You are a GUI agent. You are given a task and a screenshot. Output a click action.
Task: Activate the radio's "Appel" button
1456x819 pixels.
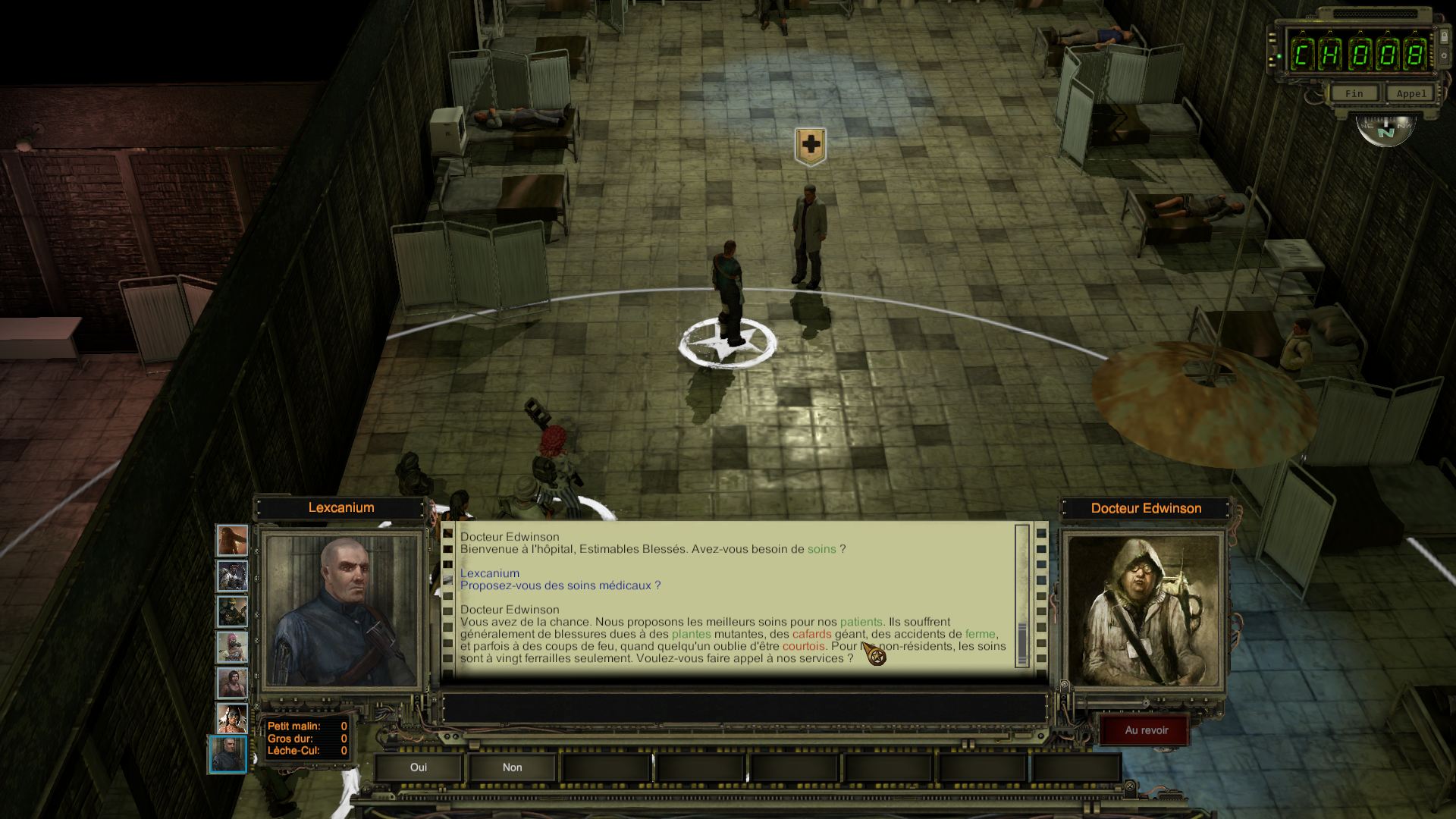point(1411,93)
